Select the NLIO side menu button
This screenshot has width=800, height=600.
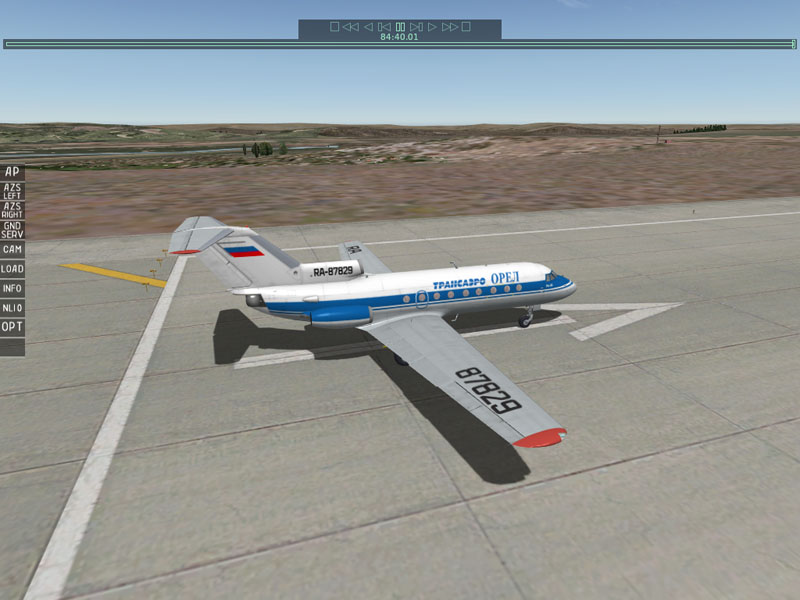12,308
